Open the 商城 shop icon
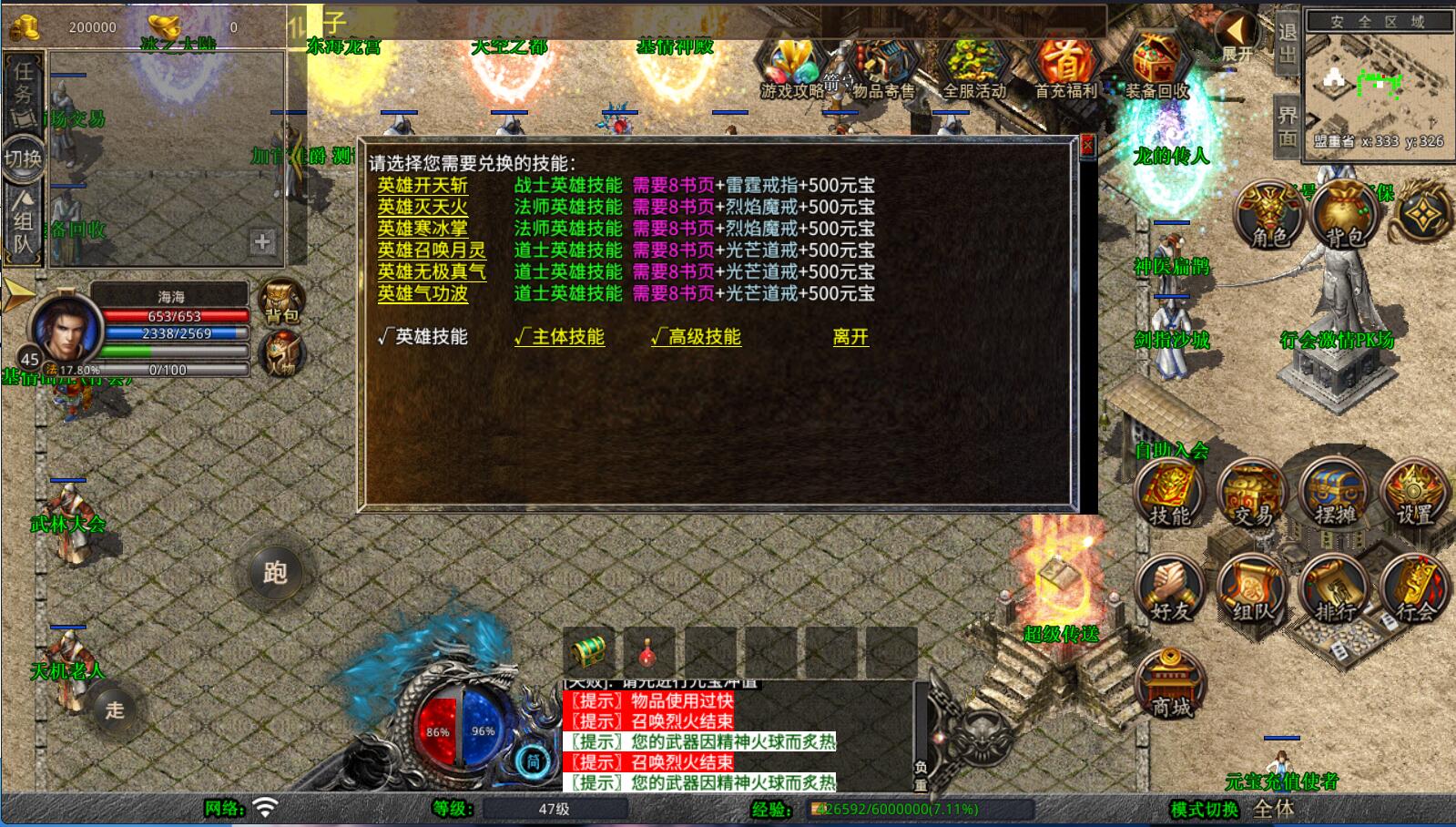1456x827 pixels. 1171,685
